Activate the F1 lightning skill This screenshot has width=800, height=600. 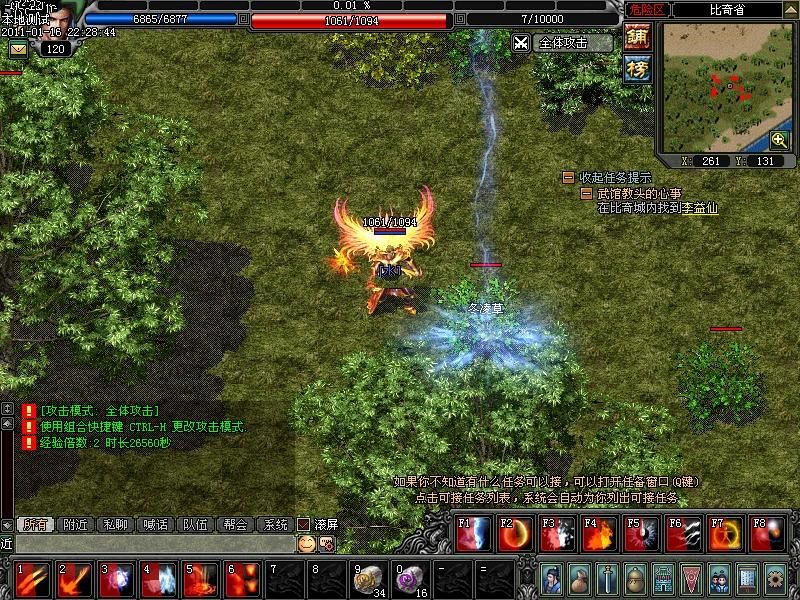[472, 535]
